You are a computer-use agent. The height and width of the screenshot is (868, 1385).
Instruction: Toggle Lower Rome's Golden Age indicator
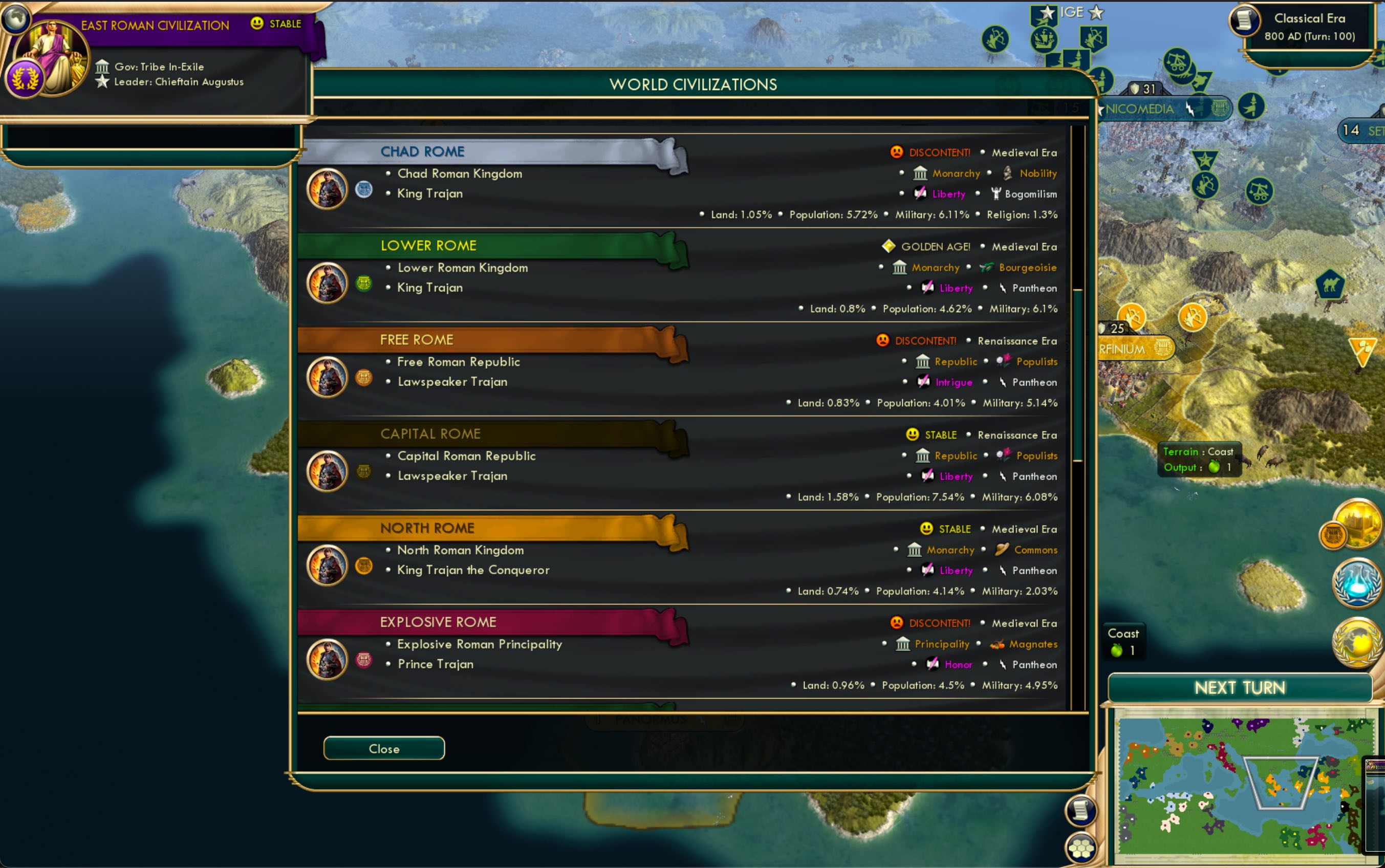pyautogui.click(x=889, y=246)
